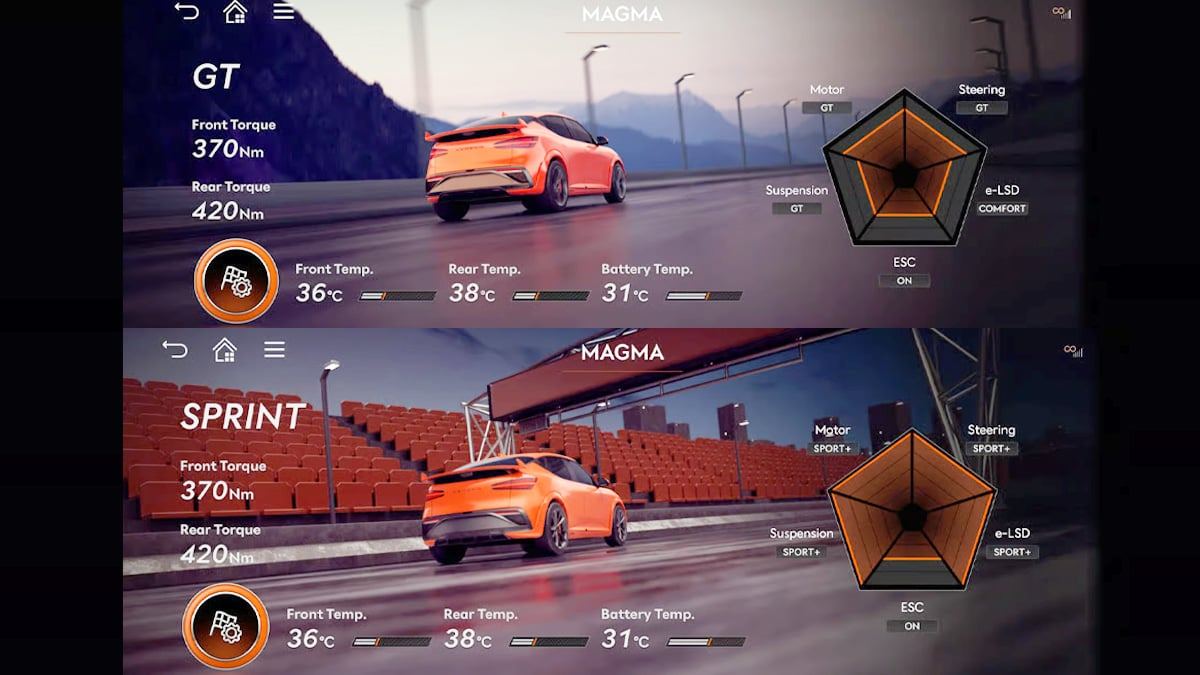This screenshot has width=1200, height=675.
Task: Open the checkered flag settings button in SPRINT
Action: 225,625
